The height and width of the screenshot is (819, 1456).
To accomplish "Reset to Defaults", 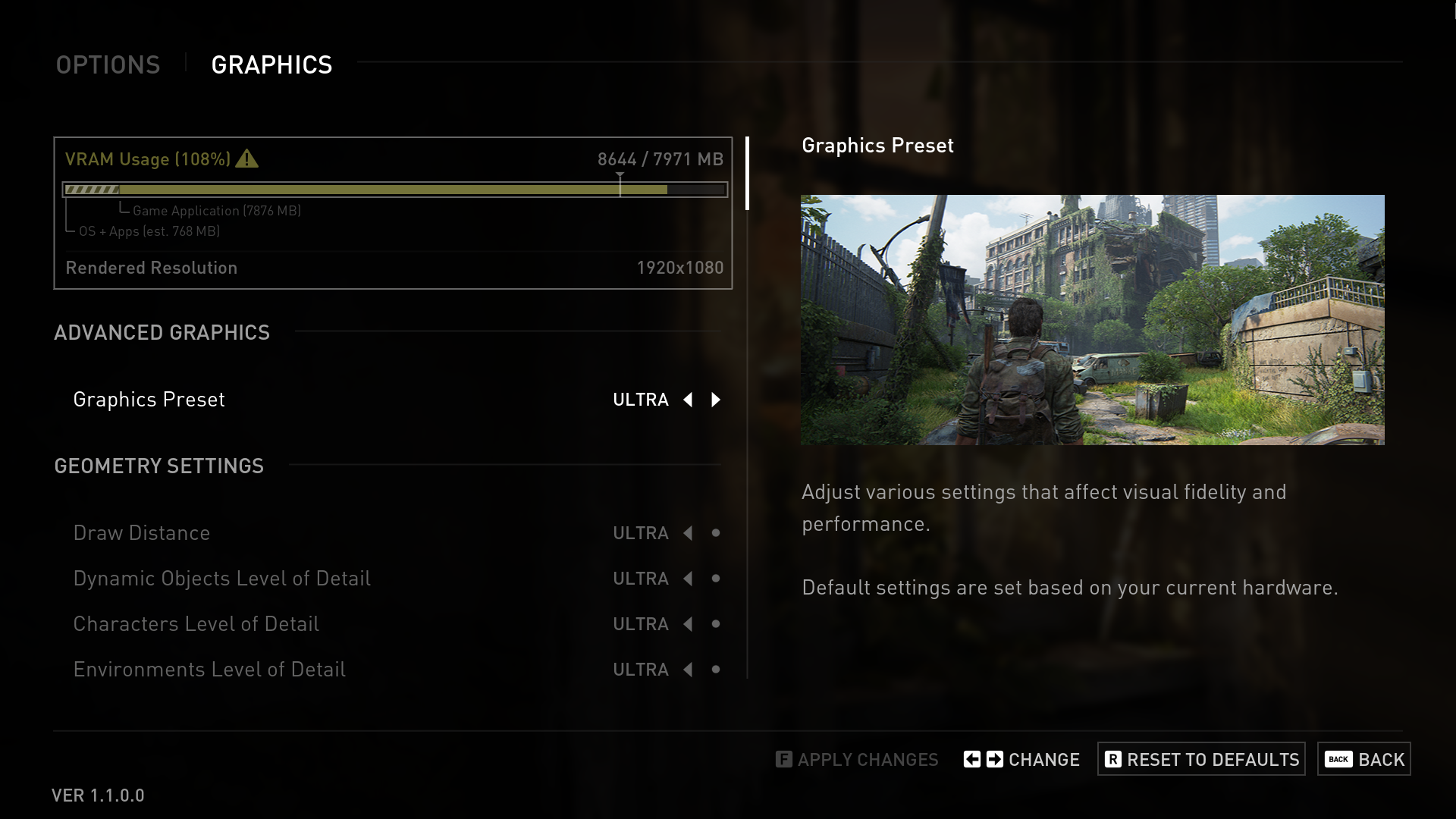I will click(1201, 759).
